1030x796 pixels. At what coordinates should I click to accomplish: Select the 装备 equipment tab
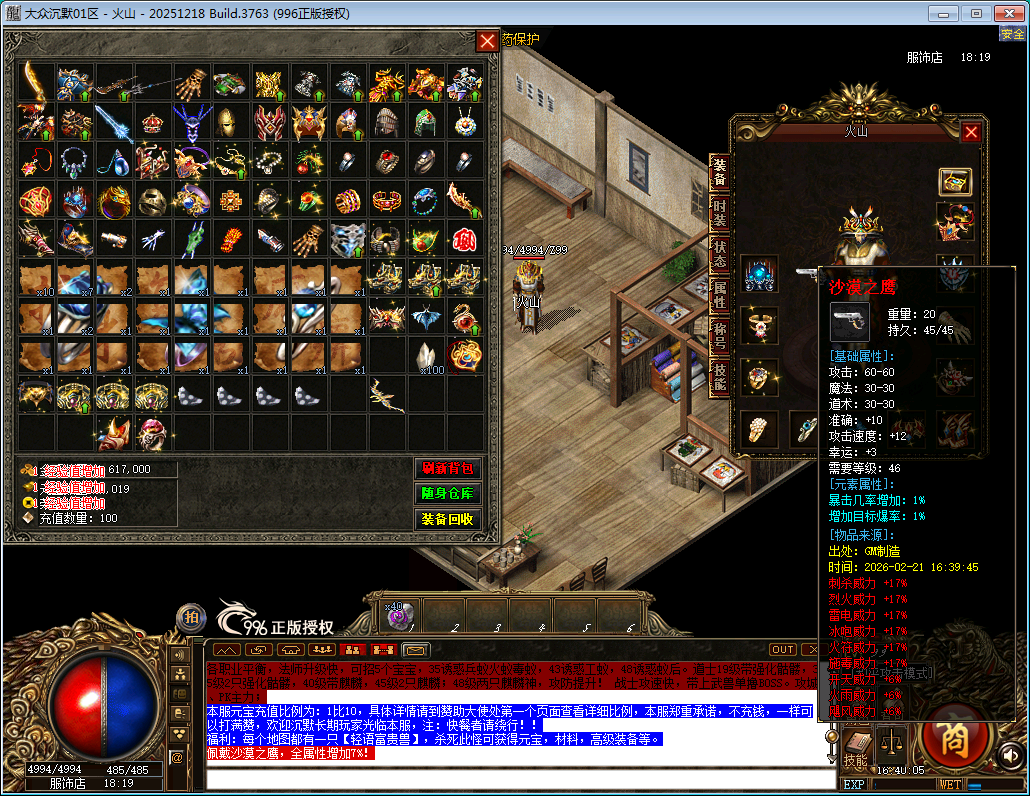point(719,172)
